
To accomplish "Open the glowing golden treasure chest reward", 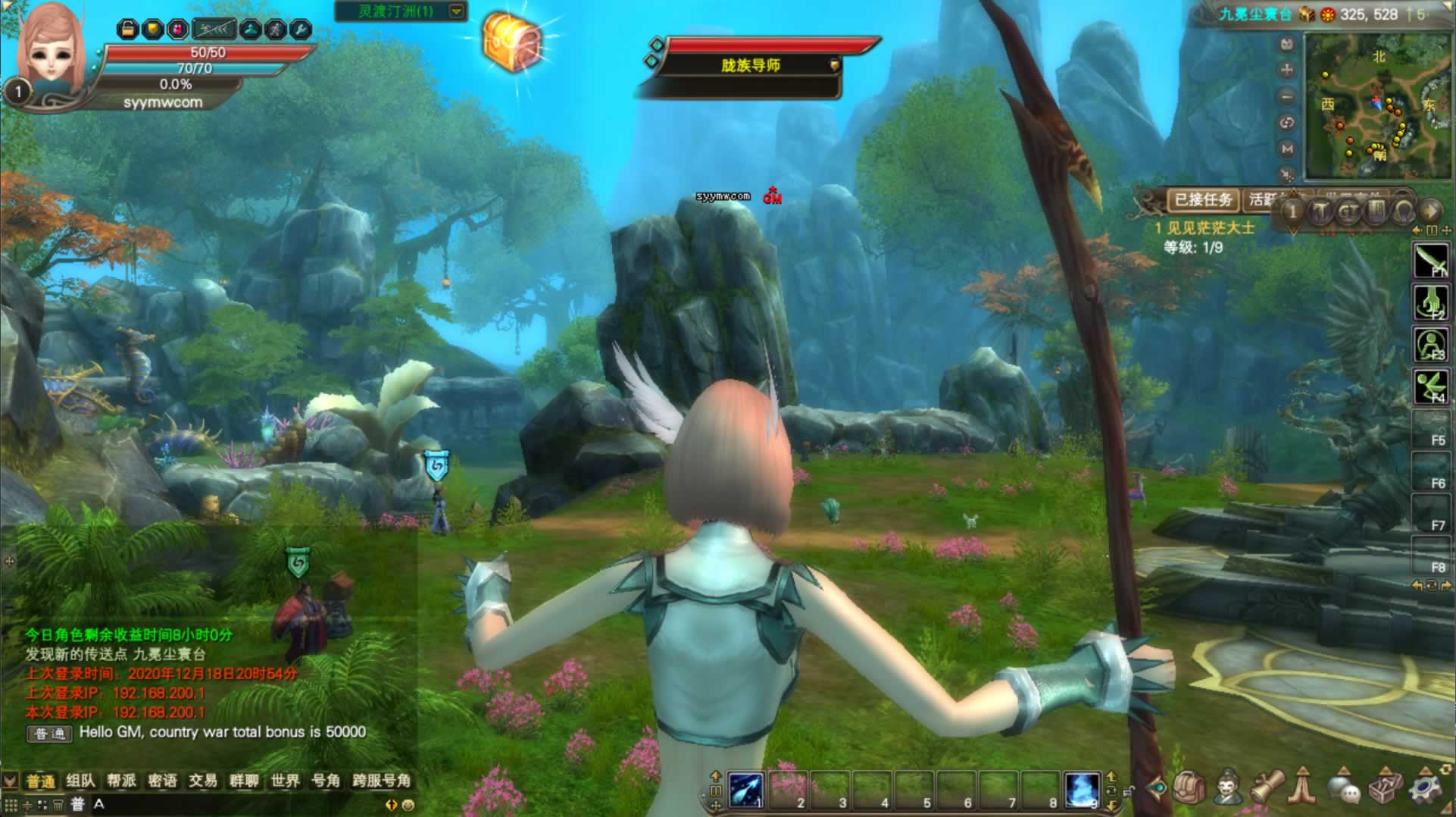I will coord(513,42).
